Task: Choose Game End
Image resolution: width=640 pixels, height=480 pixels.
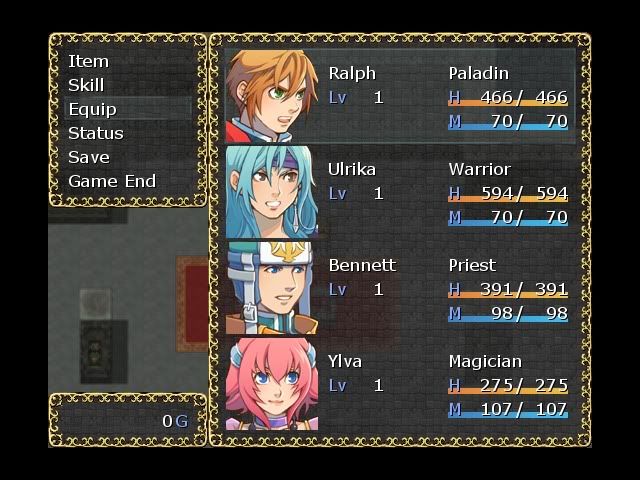Action: 112,181
